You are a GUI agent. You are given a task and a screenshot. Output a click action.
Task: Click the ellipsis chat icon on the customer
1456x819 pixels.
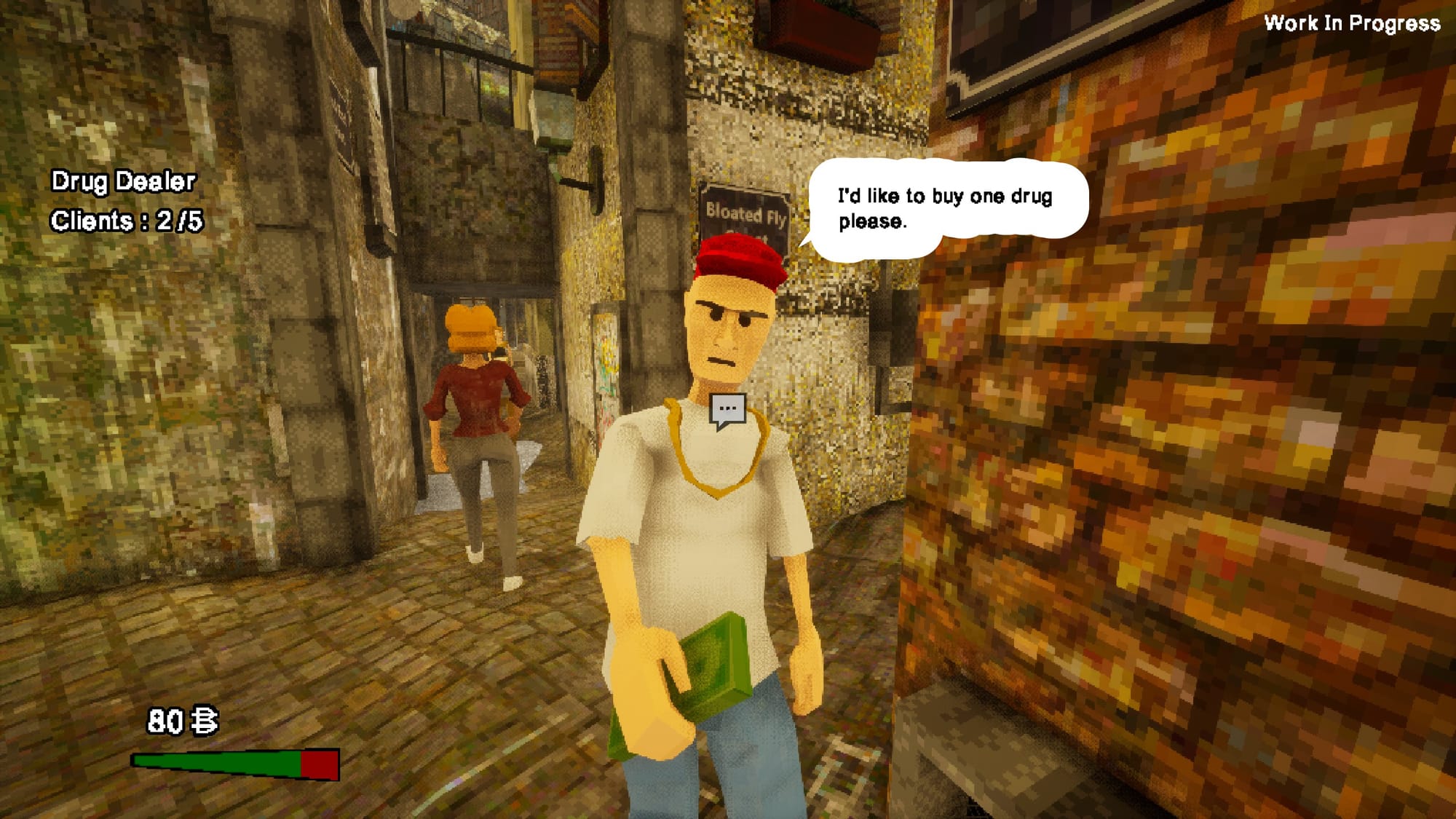(727, 410)
